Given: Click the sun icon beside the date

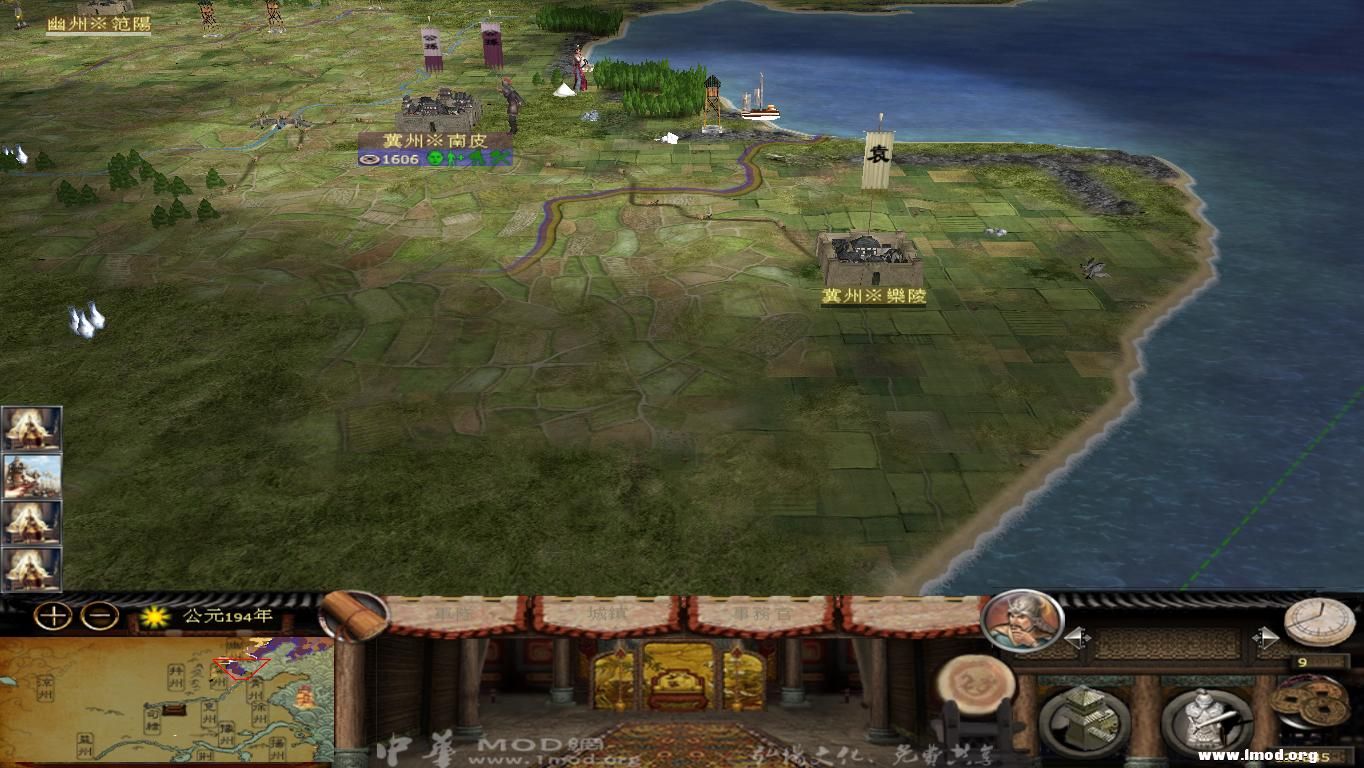Looking at the screenshot, I should pos(156,618).
